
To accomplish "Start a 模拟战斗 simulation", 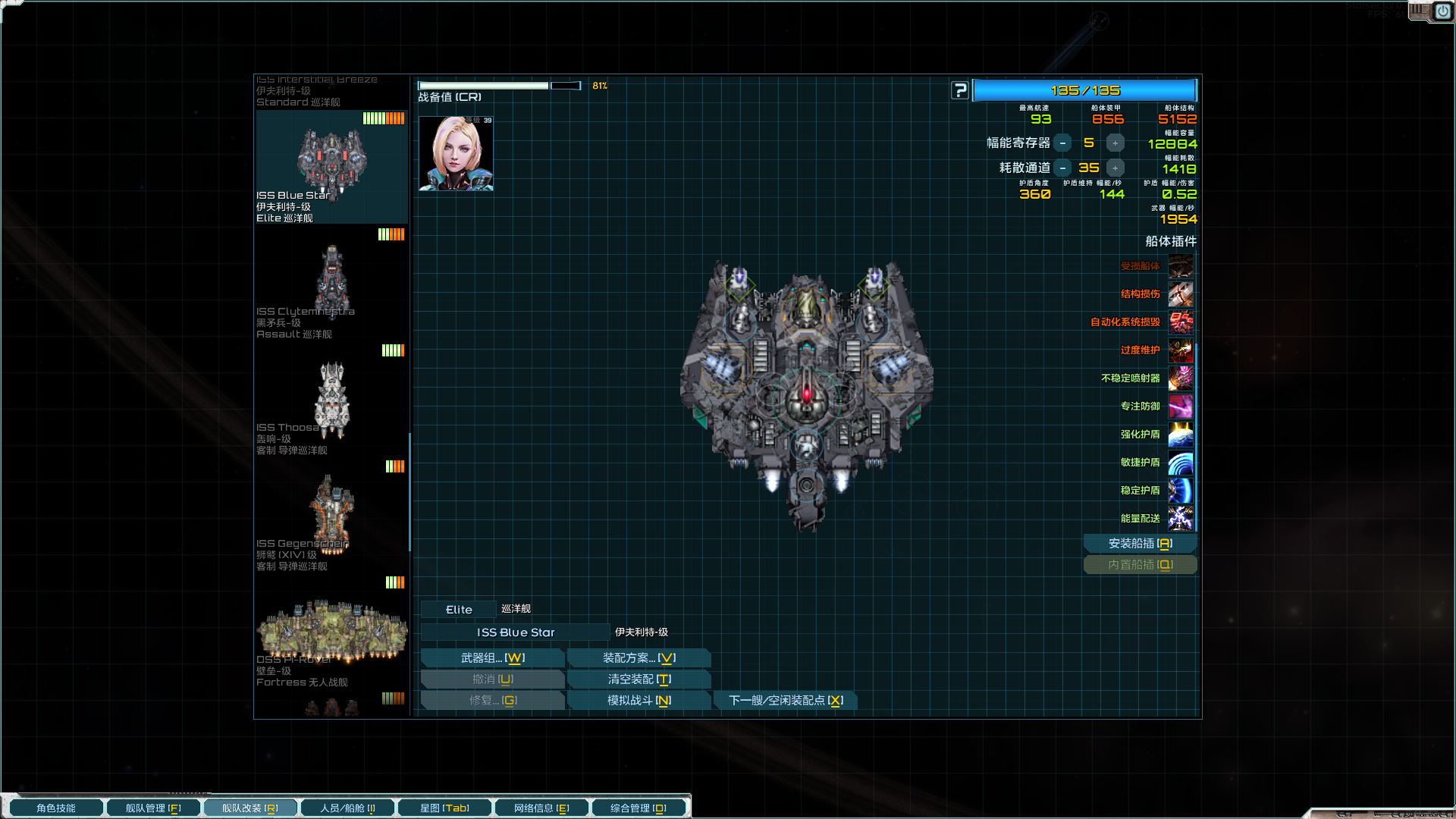I will (x=639, y=701).
